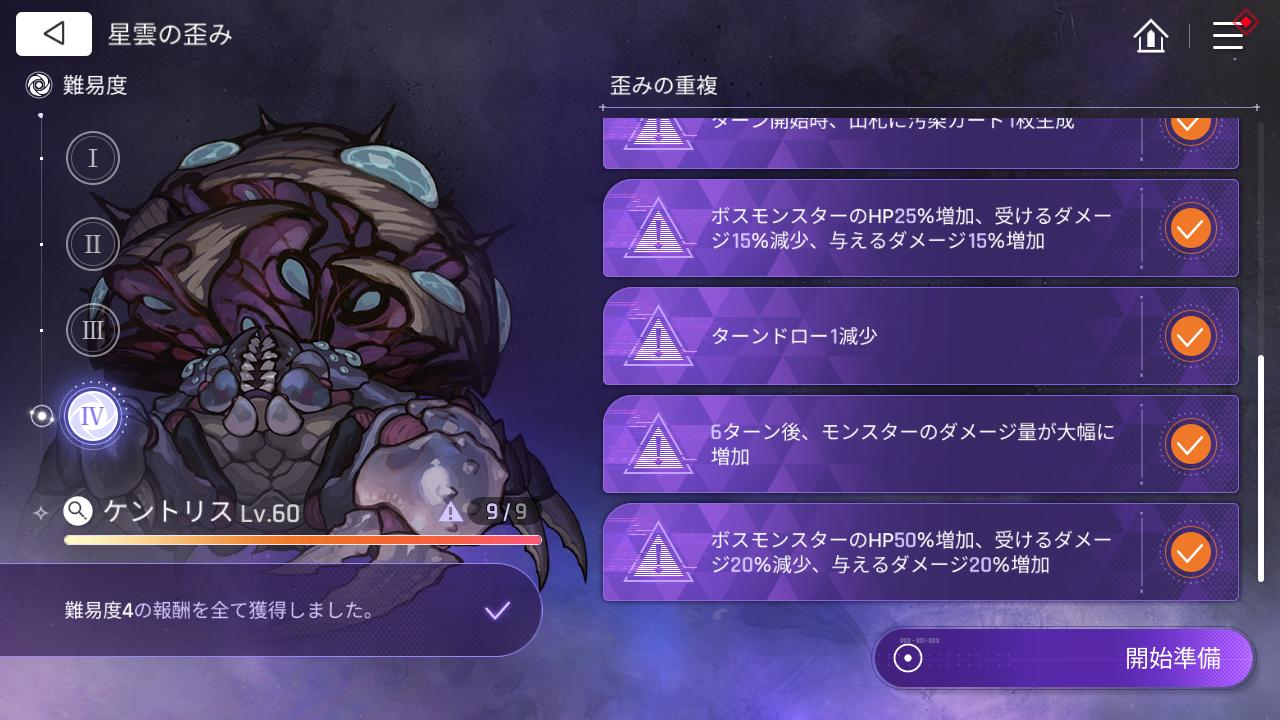
Task: Tap the home icon in top bar
Action: pyautogui.click(x=1150, y=36)
